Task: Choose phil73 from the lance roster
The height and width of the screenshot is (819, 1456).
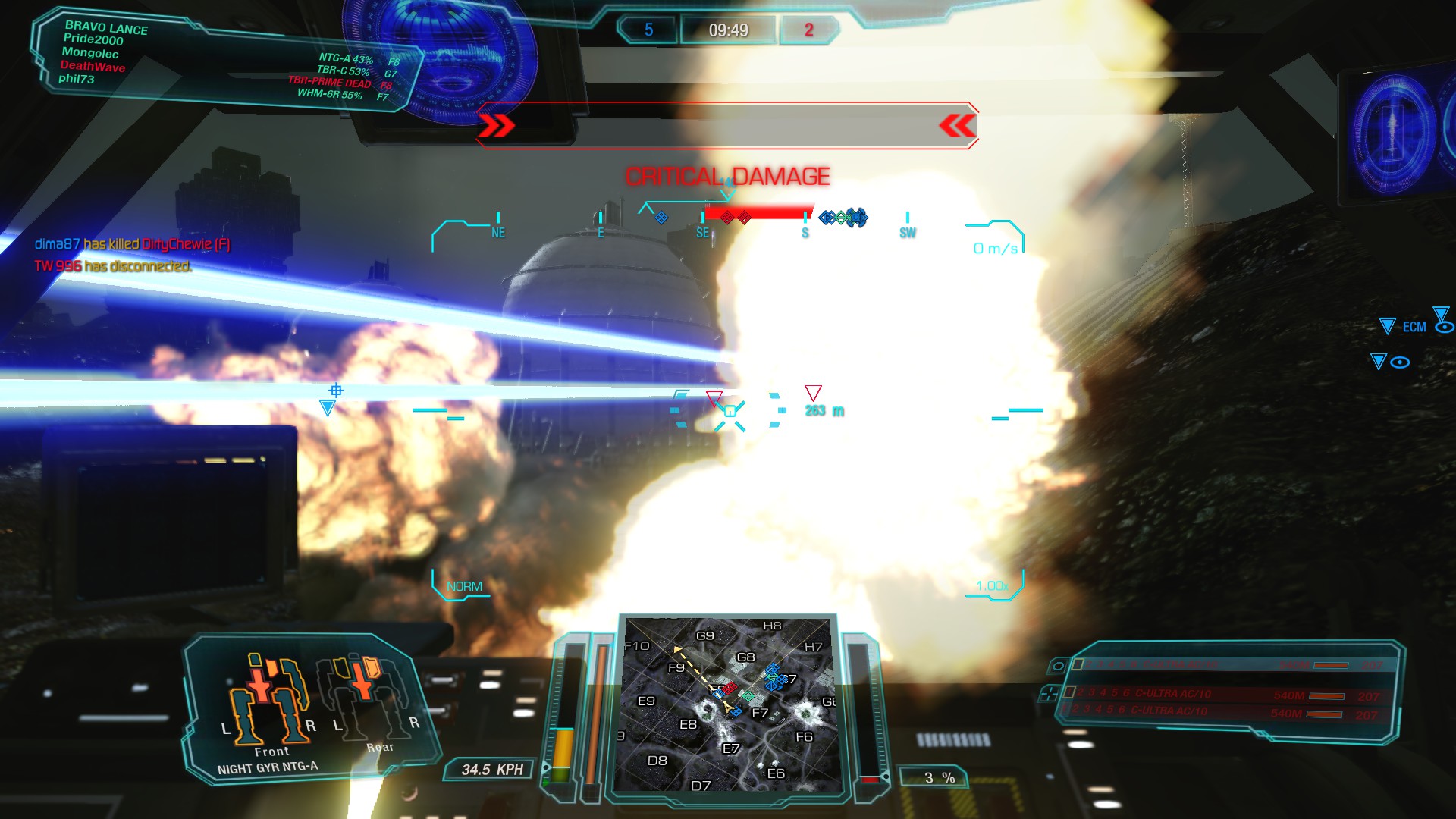Action: point(77,79)
